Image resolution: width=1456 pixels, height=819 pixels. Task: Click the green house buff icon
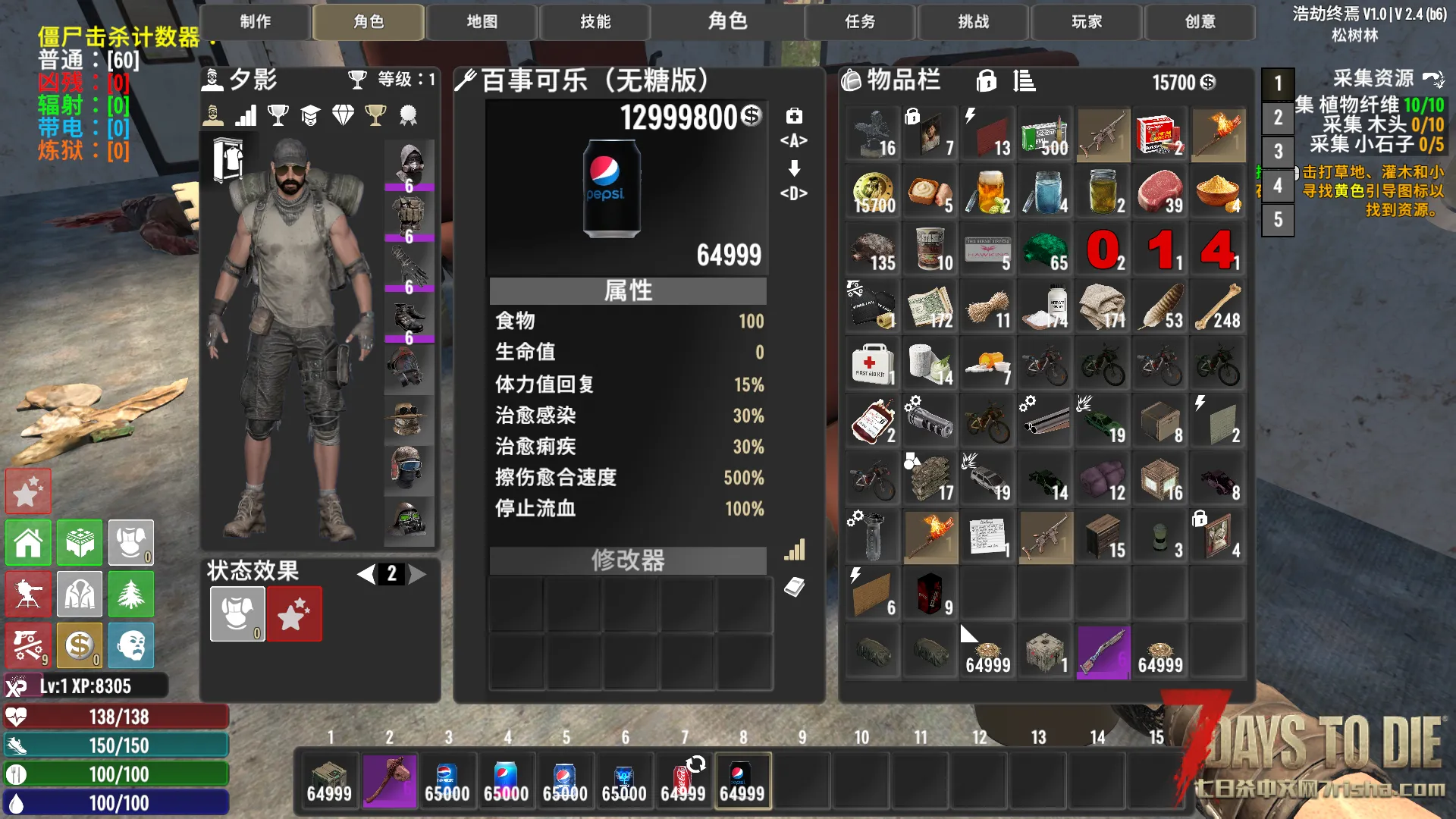coord(29,543)
